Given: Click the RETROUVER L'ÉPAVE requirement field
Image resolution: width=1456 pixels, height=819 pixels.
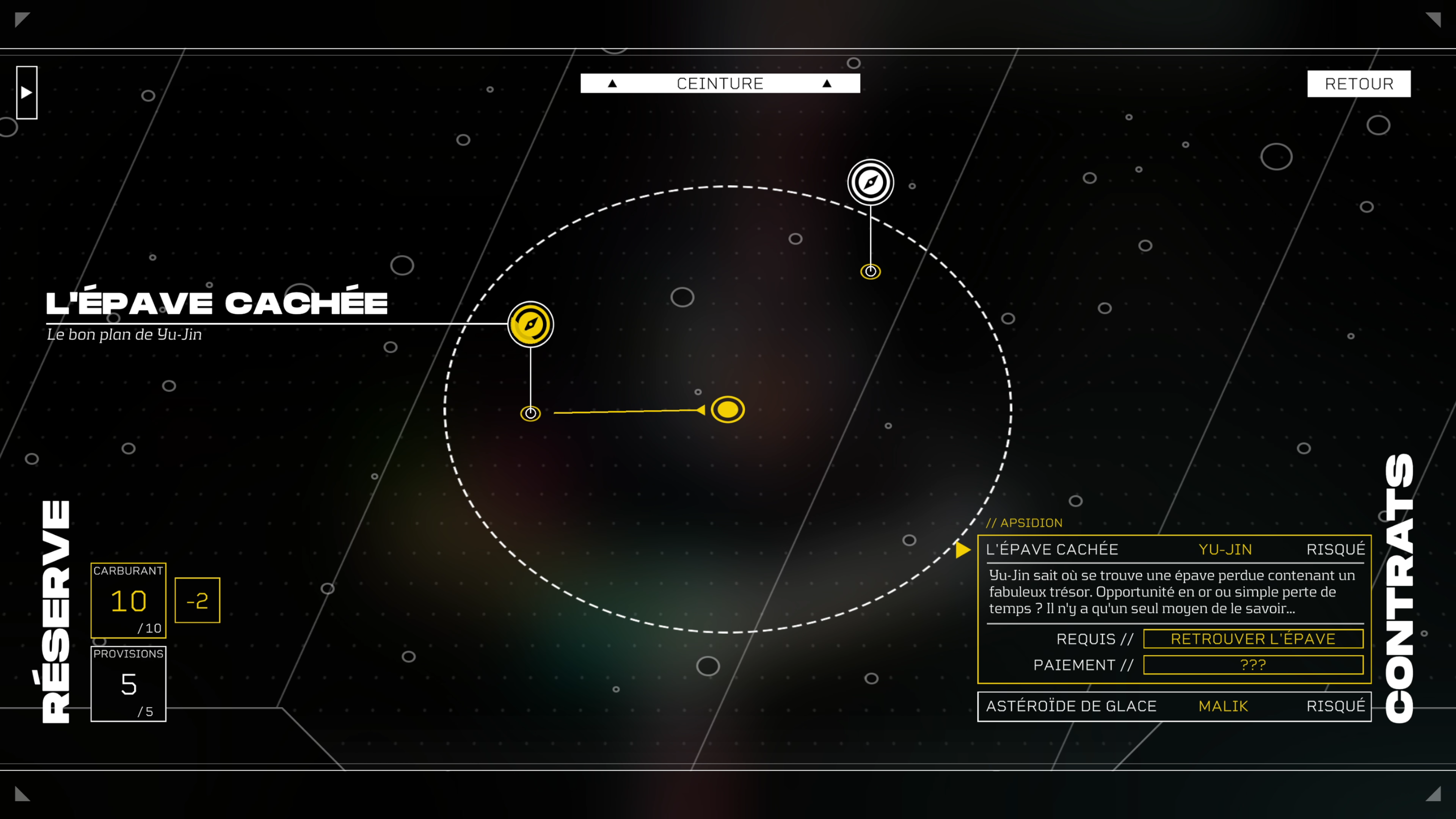Looking at the screenshot, I should (x=1254, y=639).
